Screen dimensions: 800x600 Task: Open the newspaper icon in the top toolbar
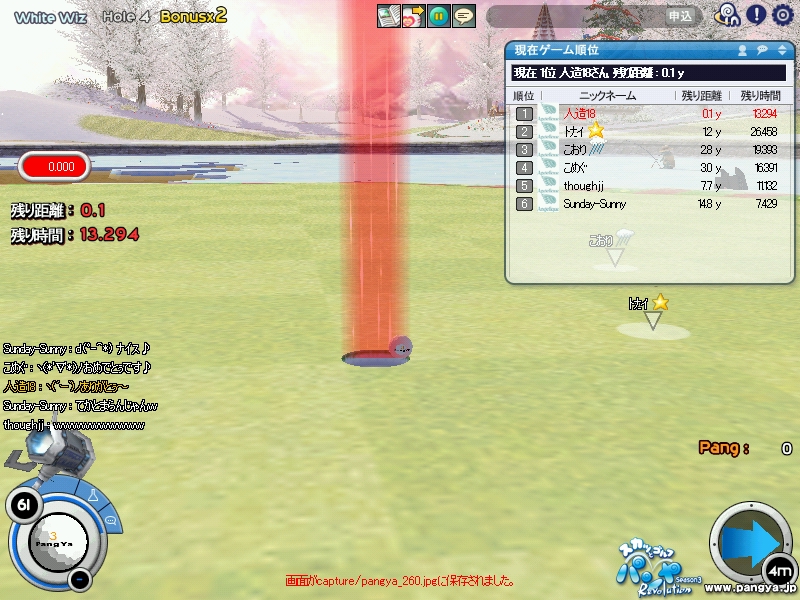(x=388, y=16)
